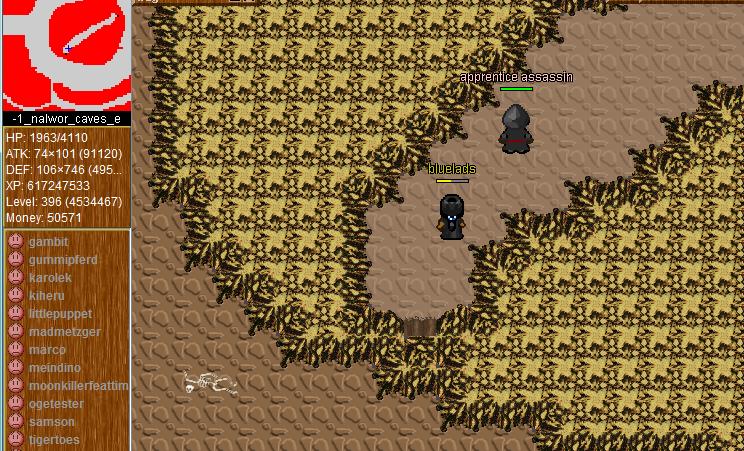Image resolution: width=744 pixels, height=451 pixels.
Task: Click the cave minimap
Action: pyautogui.click(x=66, y=54)
